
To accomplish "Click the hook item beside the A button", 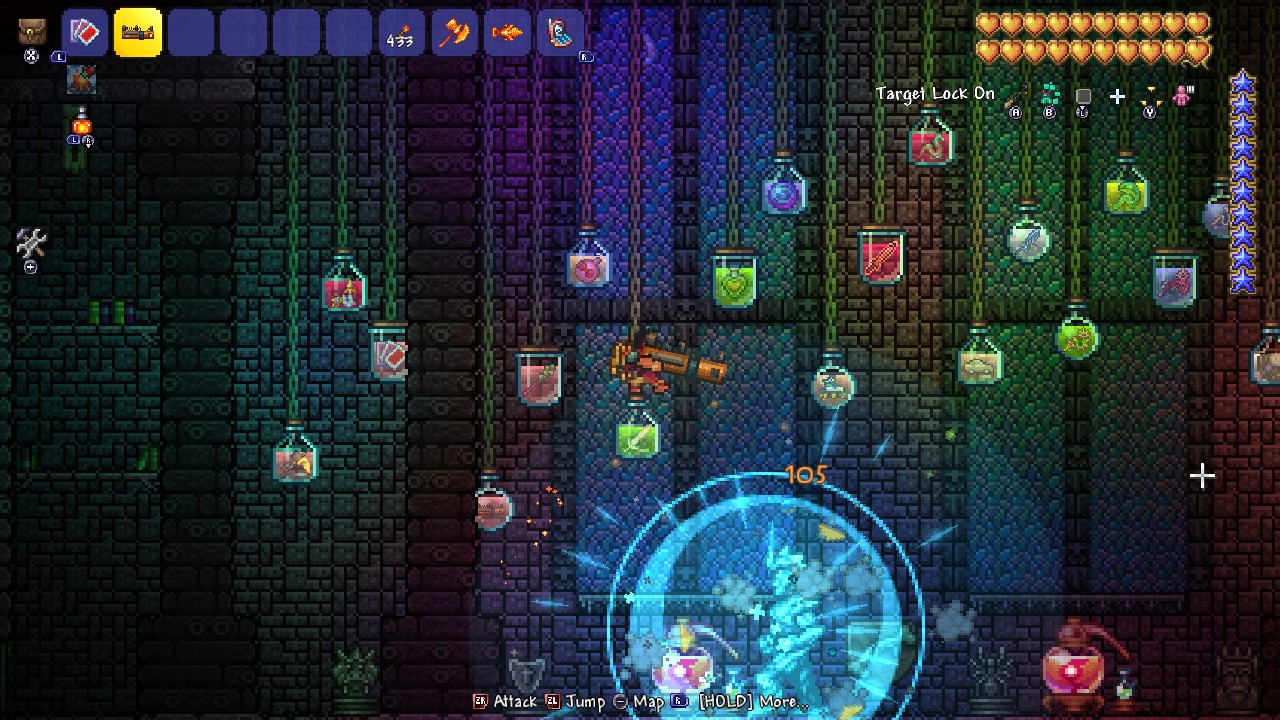I will 1016,93.
